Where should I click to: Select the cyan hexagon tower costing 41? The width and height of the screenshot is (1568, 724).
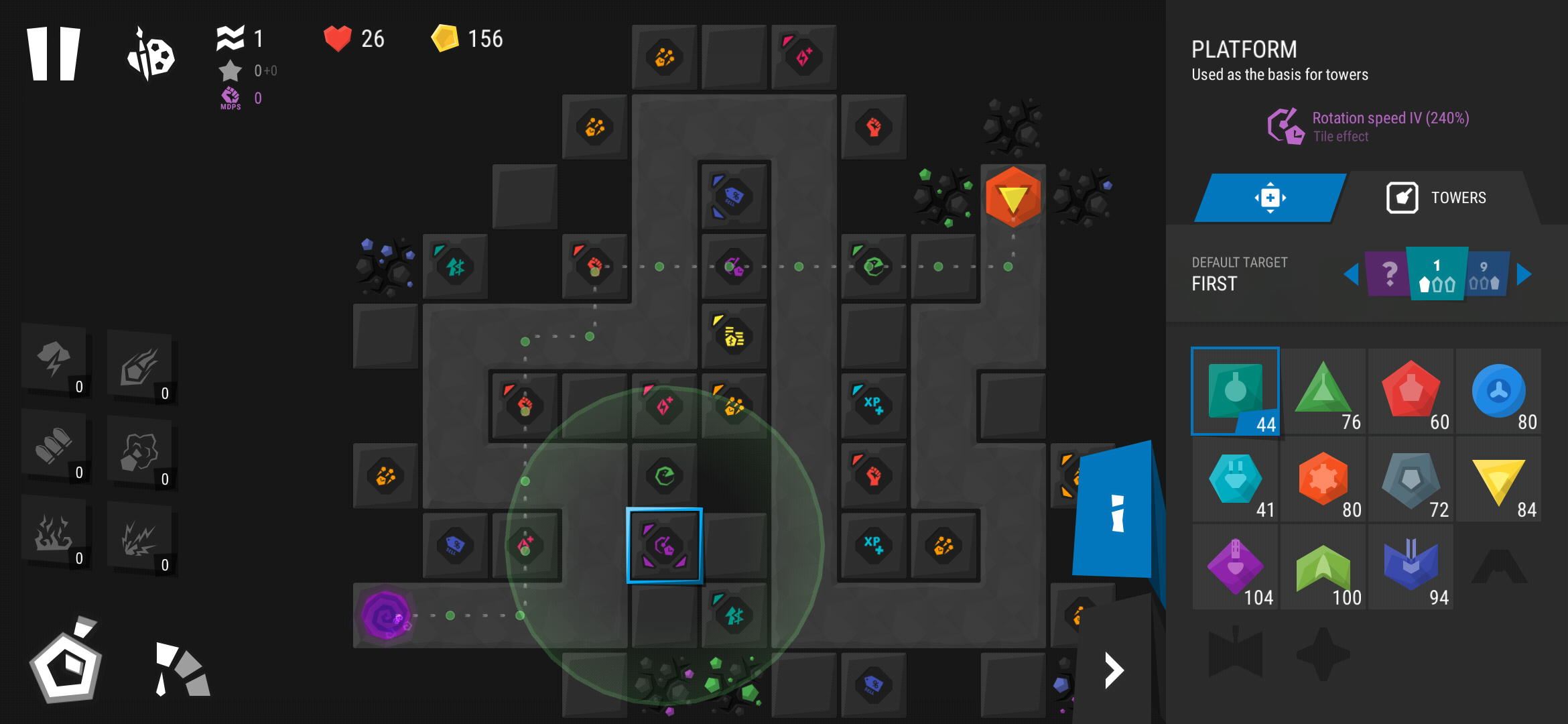1235,479
